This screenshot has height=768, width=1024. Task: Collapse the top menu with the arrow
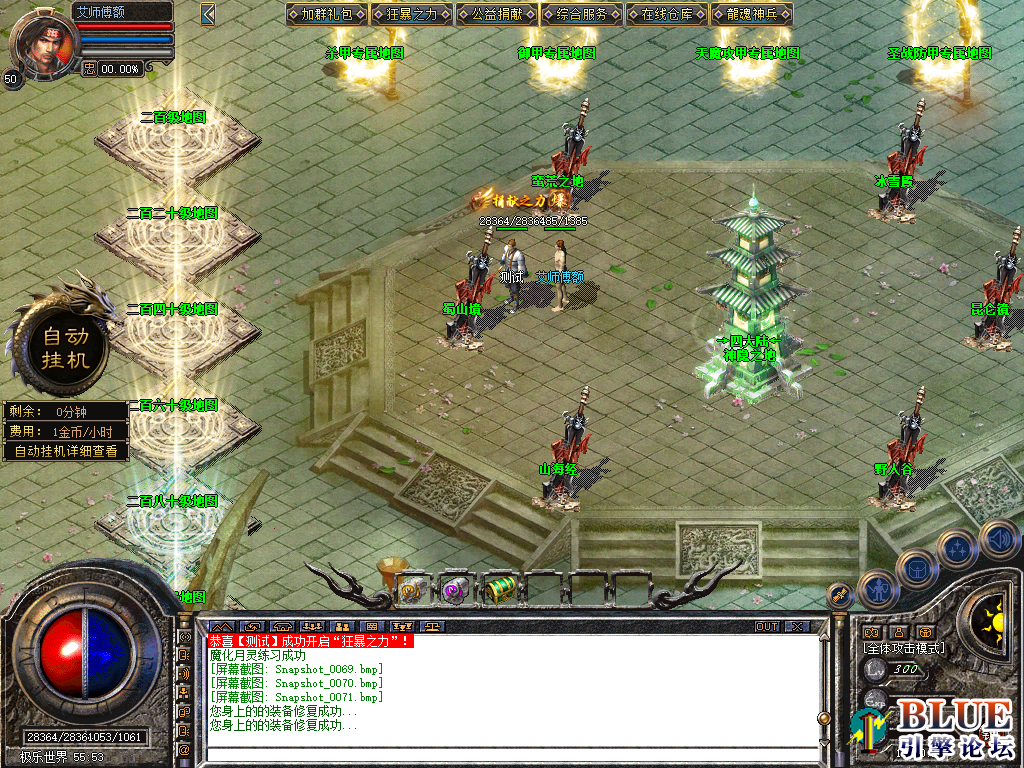(208, 14)
